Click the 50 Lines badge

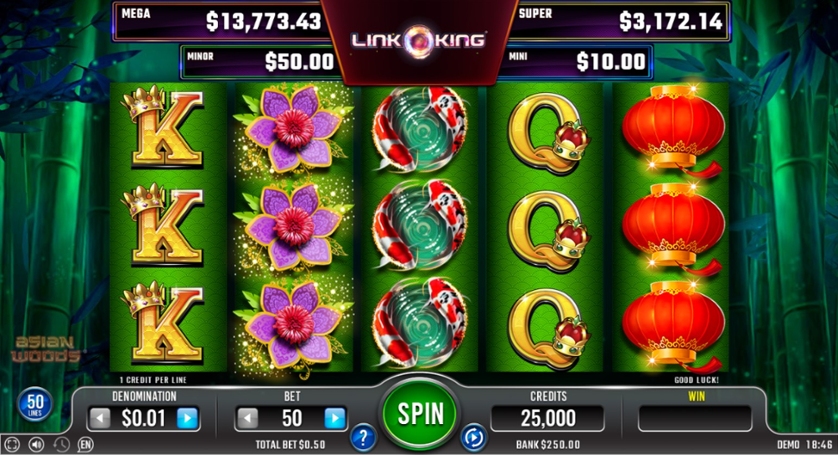[x=32, y=405]
